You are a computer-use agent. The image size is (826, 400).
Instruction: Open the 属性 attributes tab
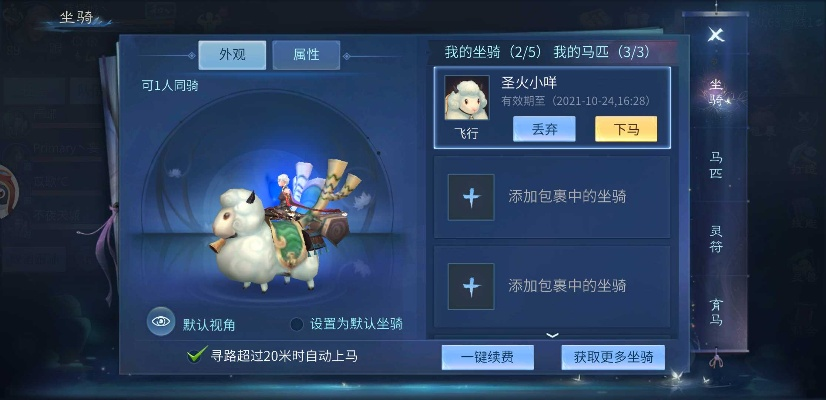coord(306,55)
